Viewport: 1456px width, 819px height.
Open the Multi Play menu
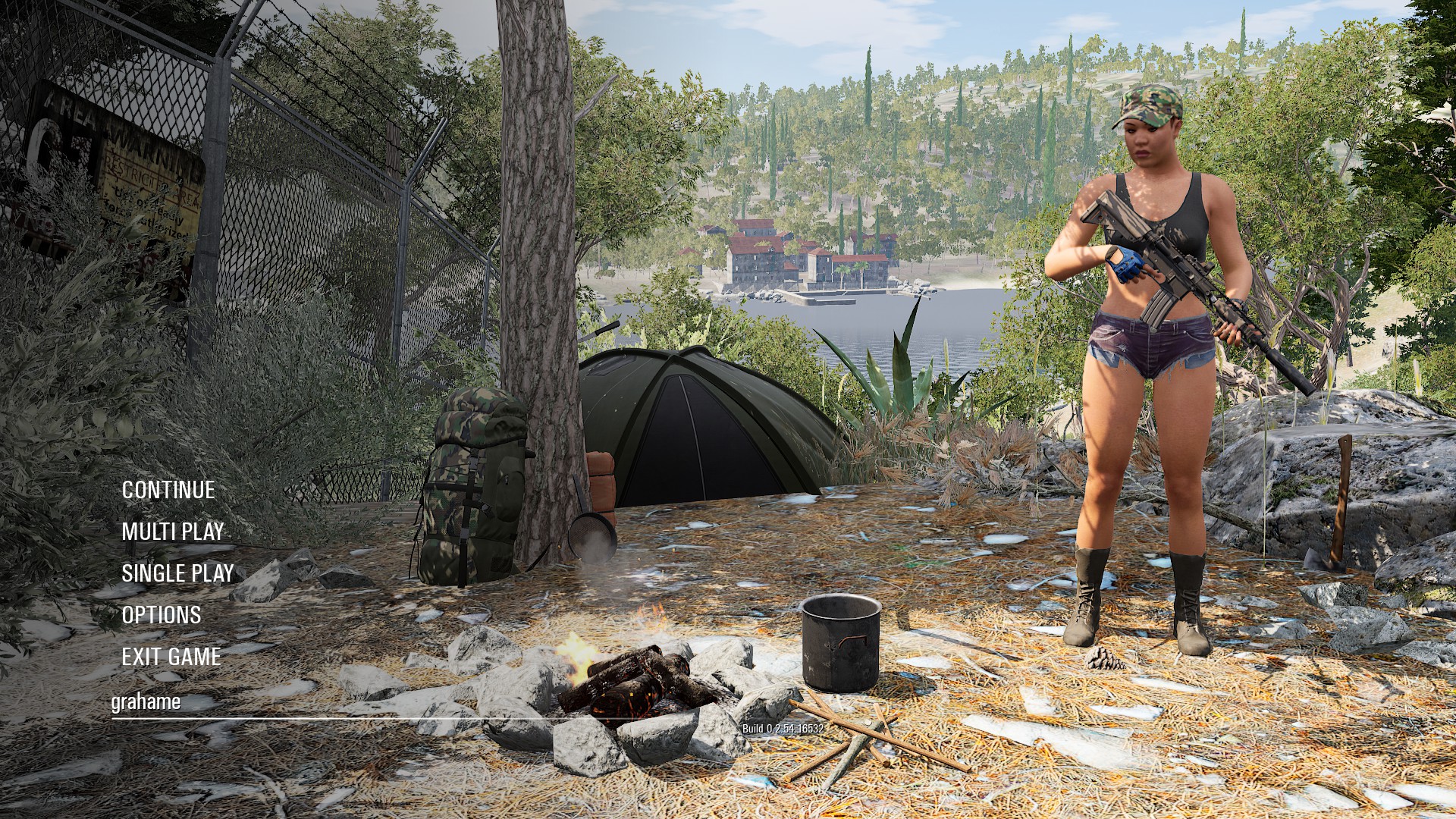pos(173,532)
